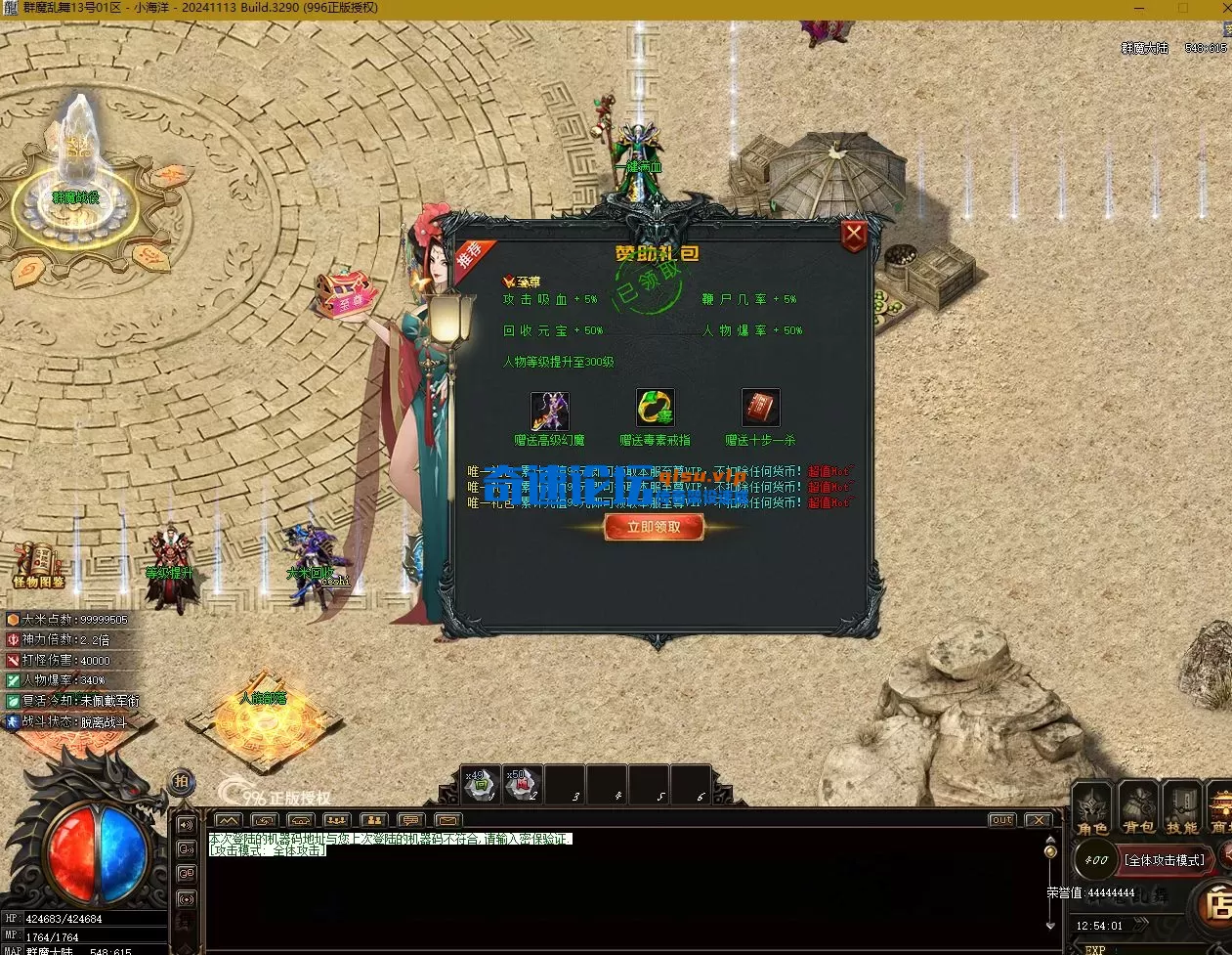Click the chat panel's out button
This screenshot has width=1232, height=955.
coord(1001,820)
